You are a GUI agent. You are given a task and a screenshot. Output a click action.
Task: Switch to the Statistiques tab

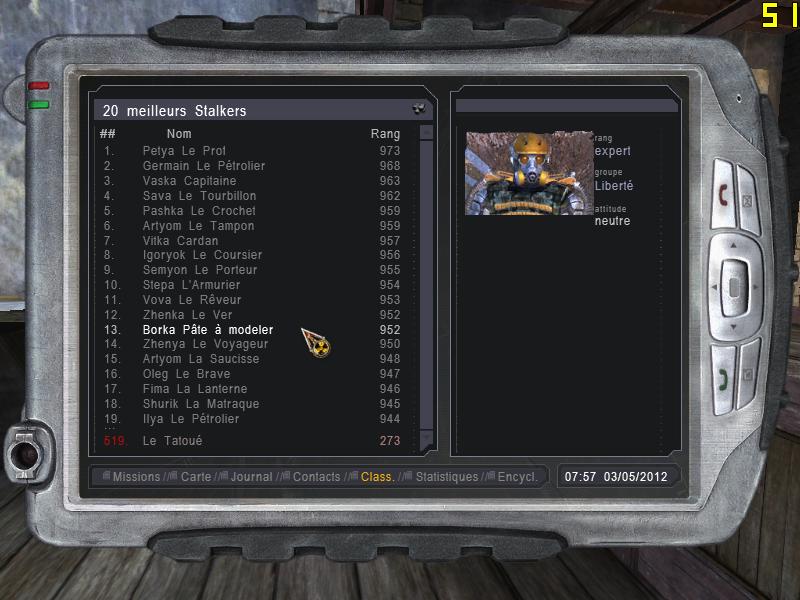(x=446, y=477)
